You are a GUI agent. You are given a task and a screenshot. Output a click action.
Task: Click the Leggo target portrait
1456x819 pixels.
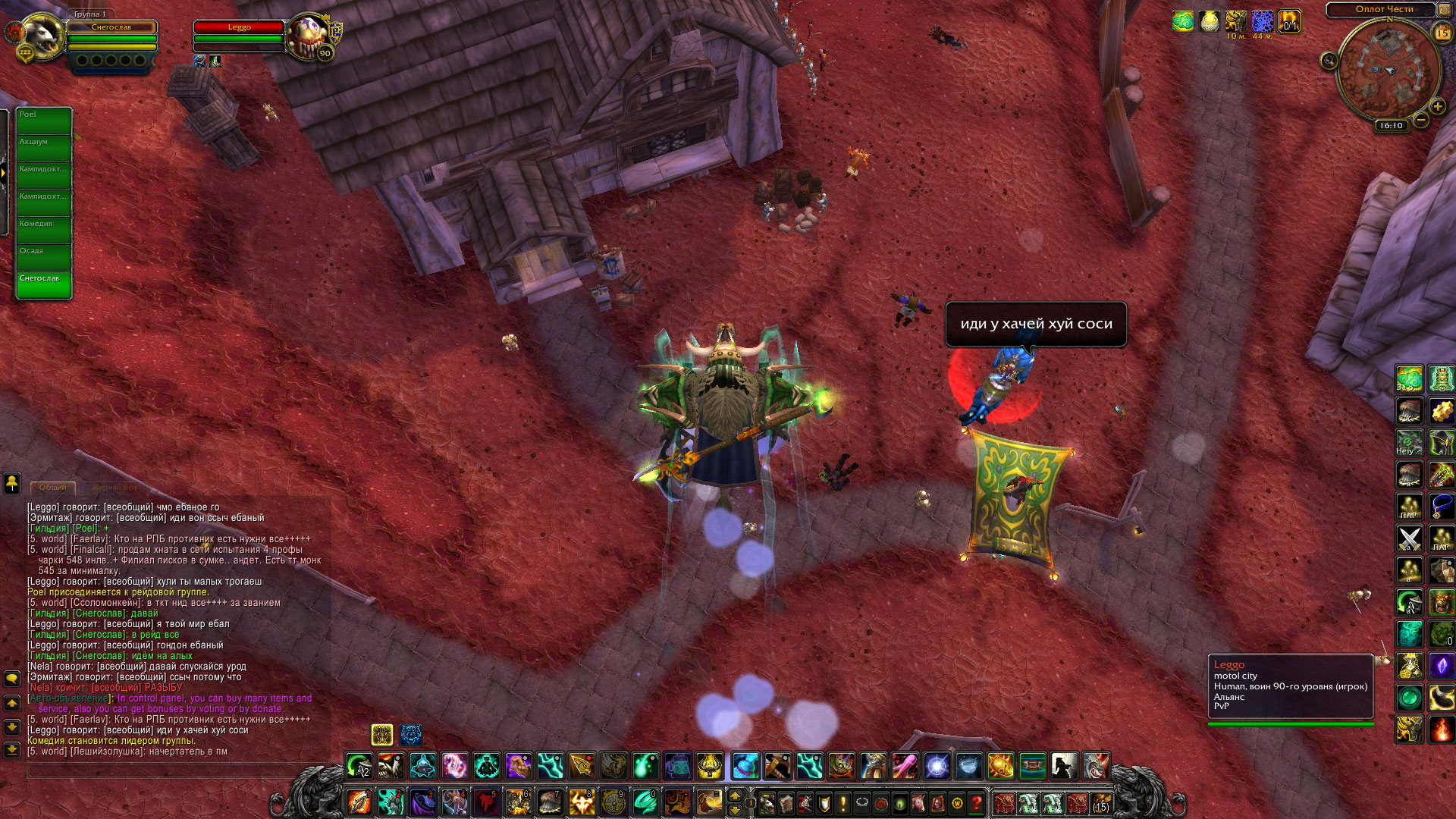309,36
